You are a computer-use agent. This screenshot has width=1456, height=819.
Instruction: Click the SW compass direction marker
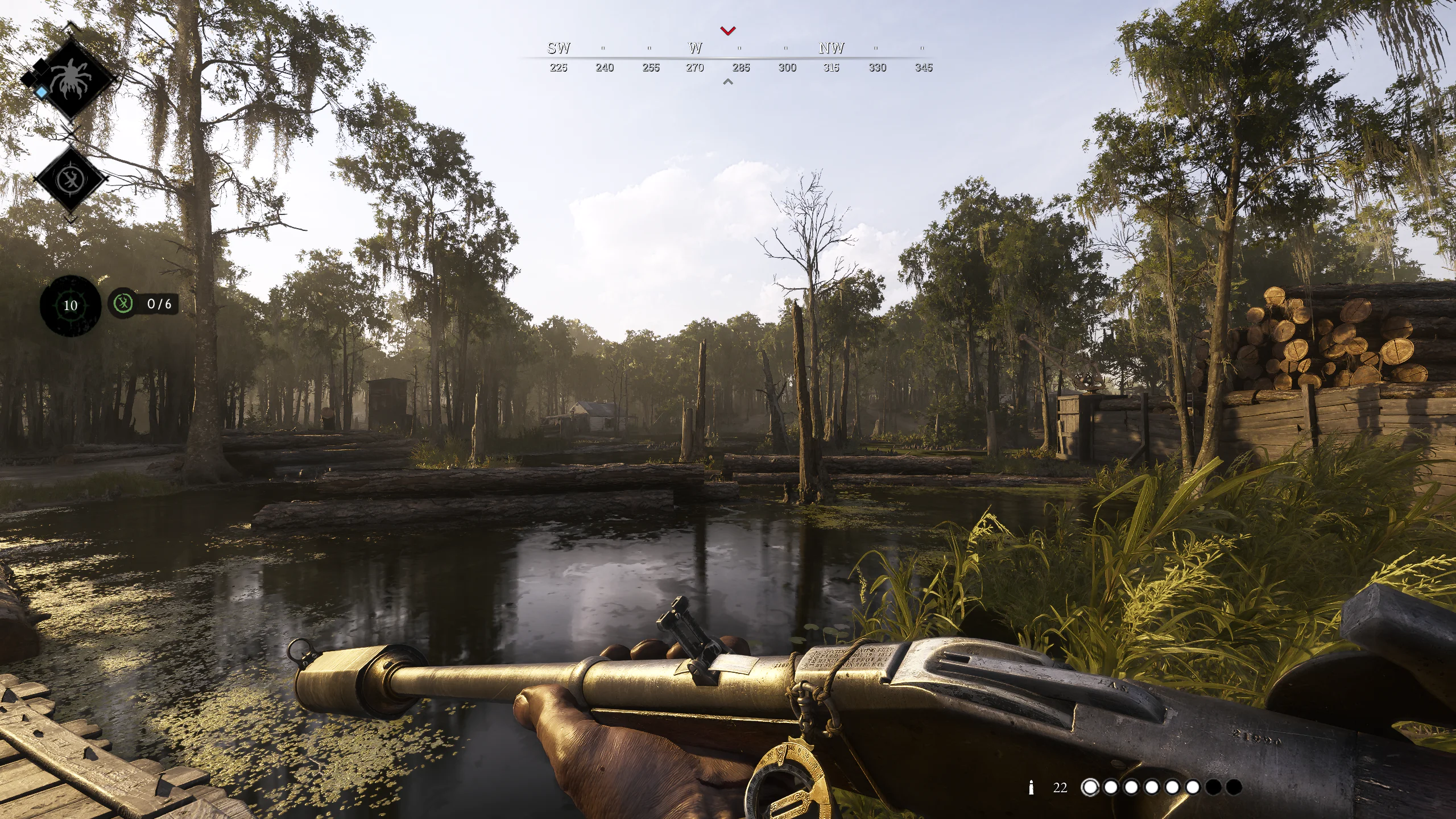pyautogui.click(x=559, y=49)
